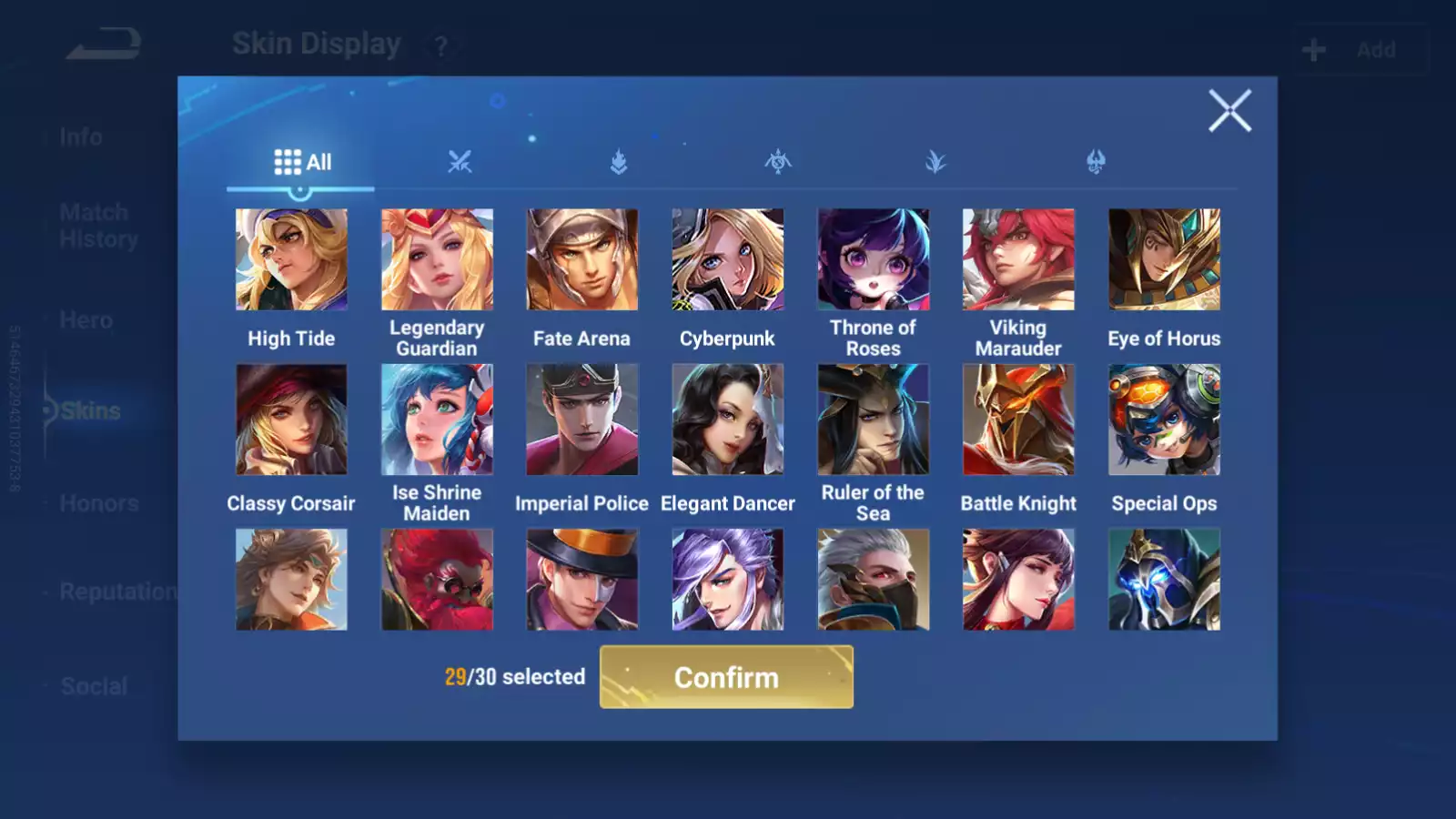Select the masked white-haired assassin portrait
Viewport: 1456px width, 819px height.
(873, 580)
